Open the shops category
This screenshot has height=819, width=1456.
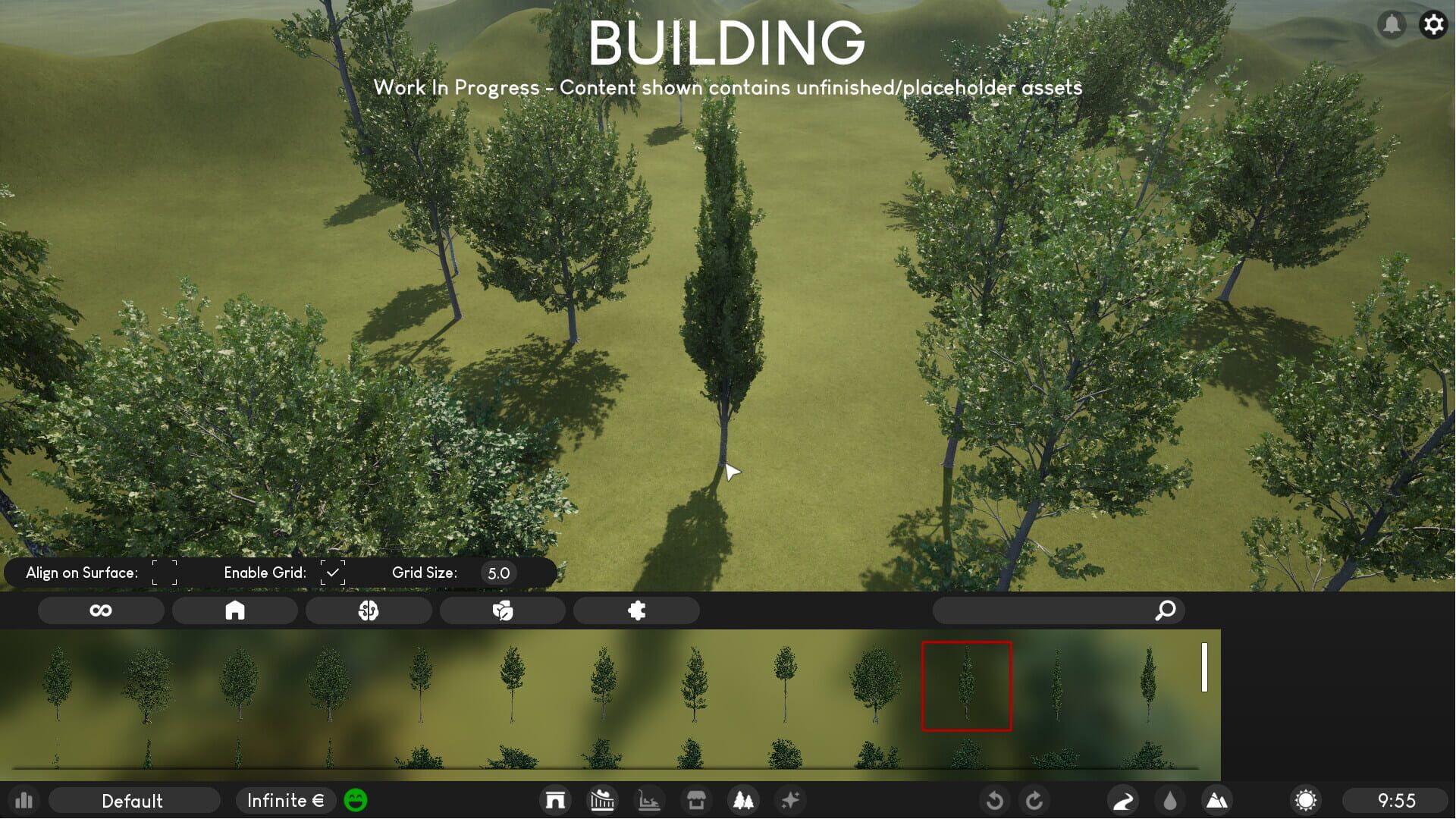[x=696, y=800]
